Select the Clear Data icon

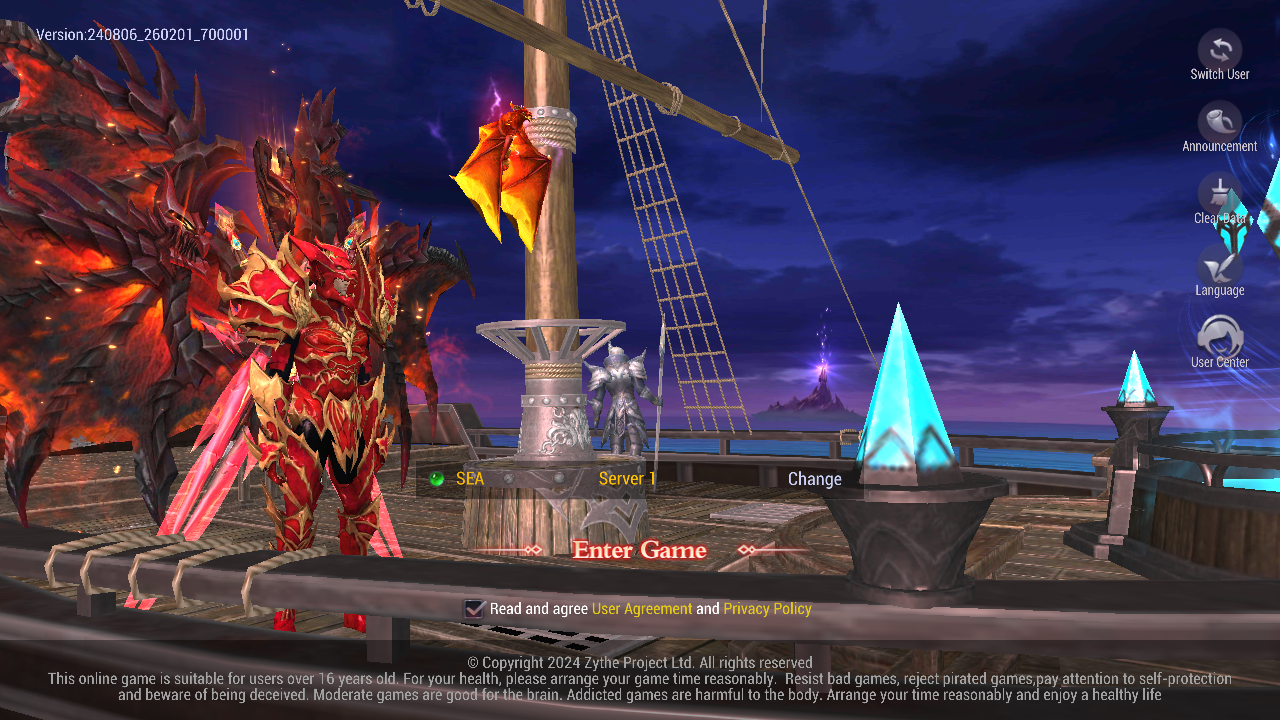click(1220, 196)
